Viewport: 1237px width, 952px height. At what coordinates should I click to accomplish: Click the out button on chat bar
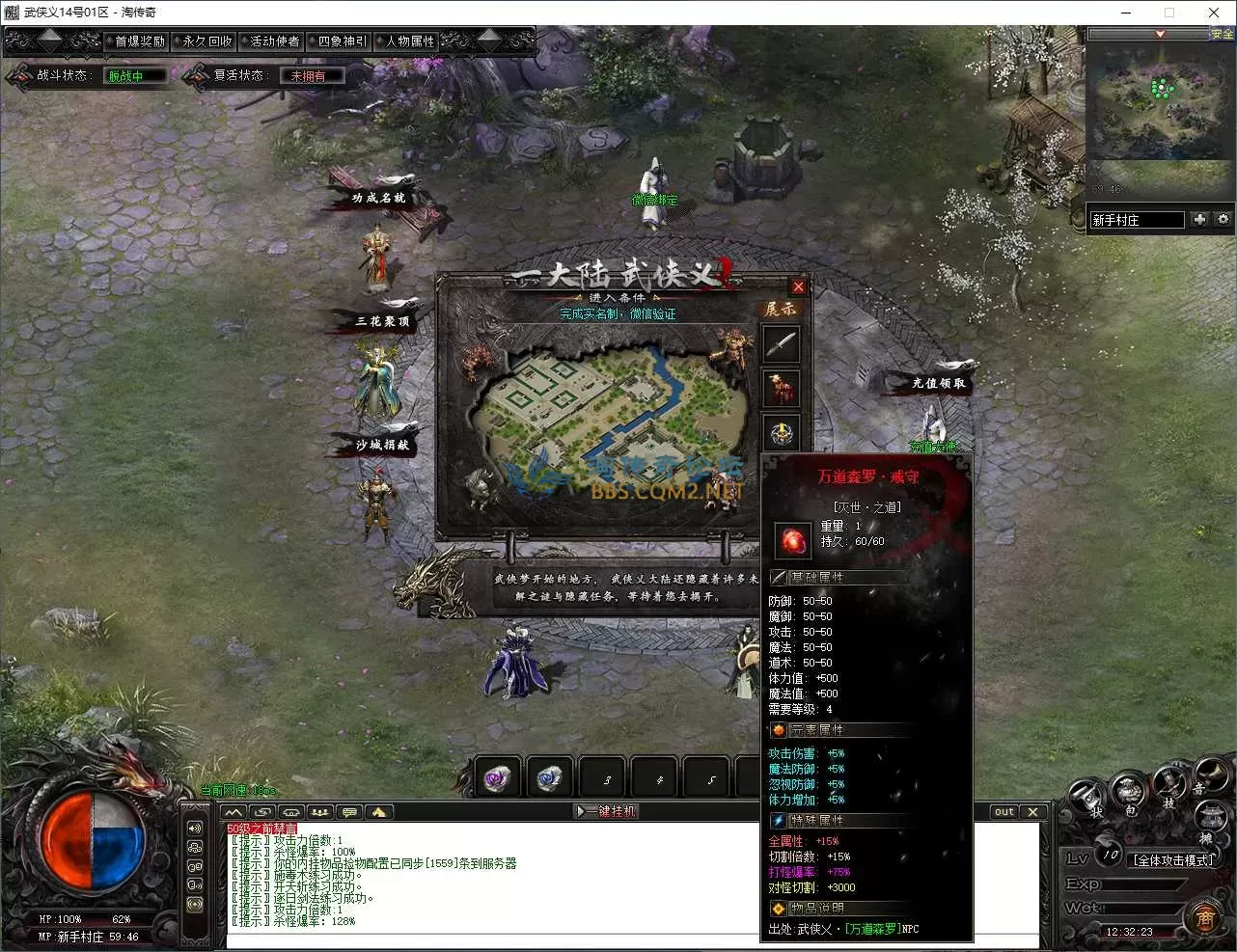[1004, 812]
